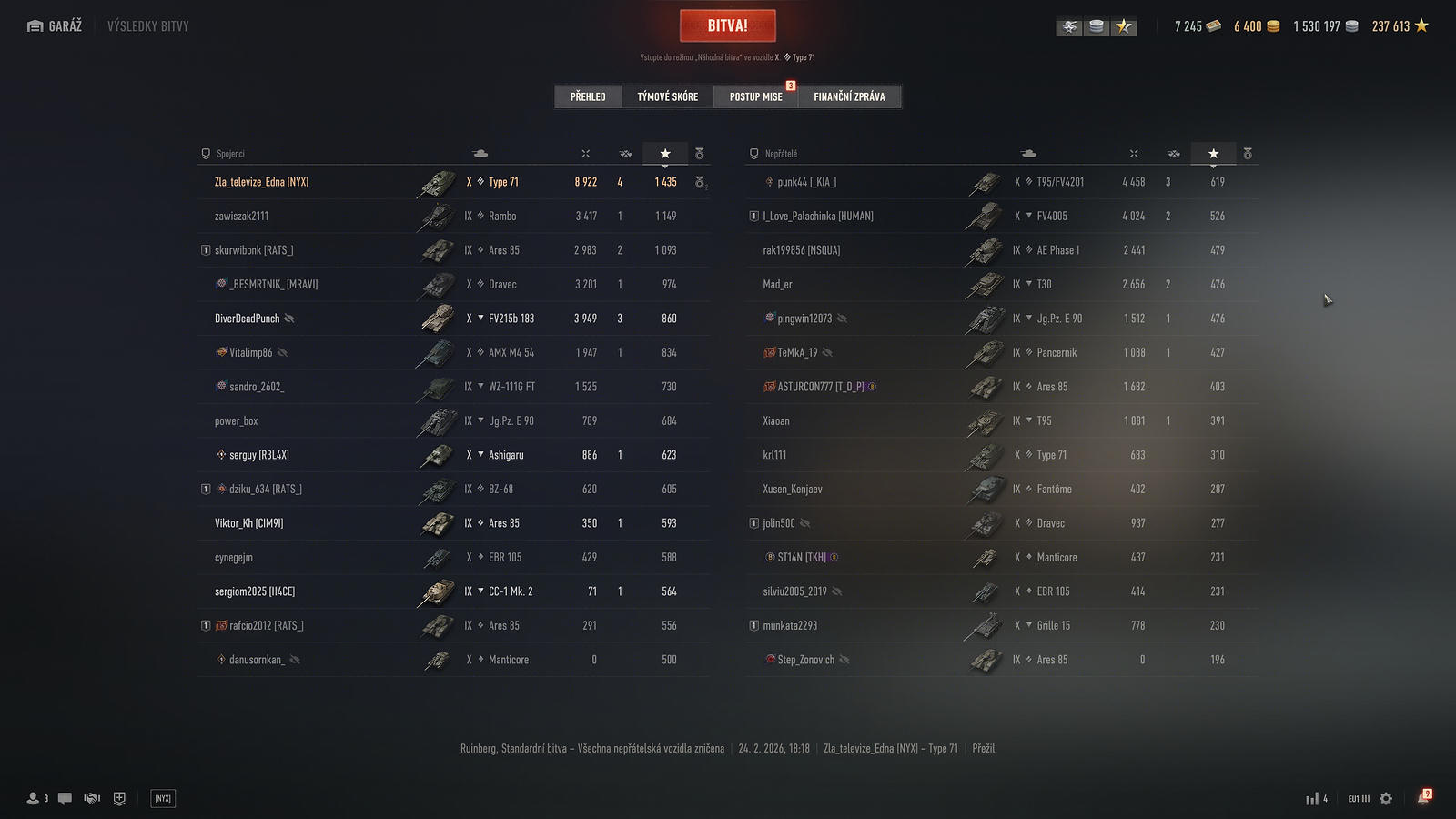1456x819 pixels.
Task: Open the Týmové skóre tab
Action: tap(667, 96)
